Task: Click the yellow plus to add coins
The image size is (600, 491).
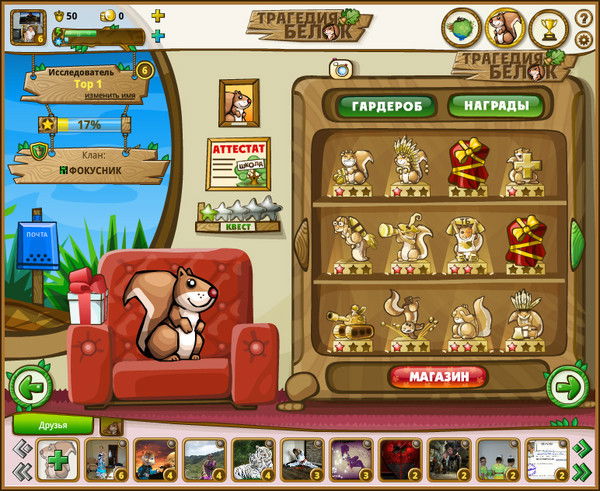Action: click(x=157, y=16)
